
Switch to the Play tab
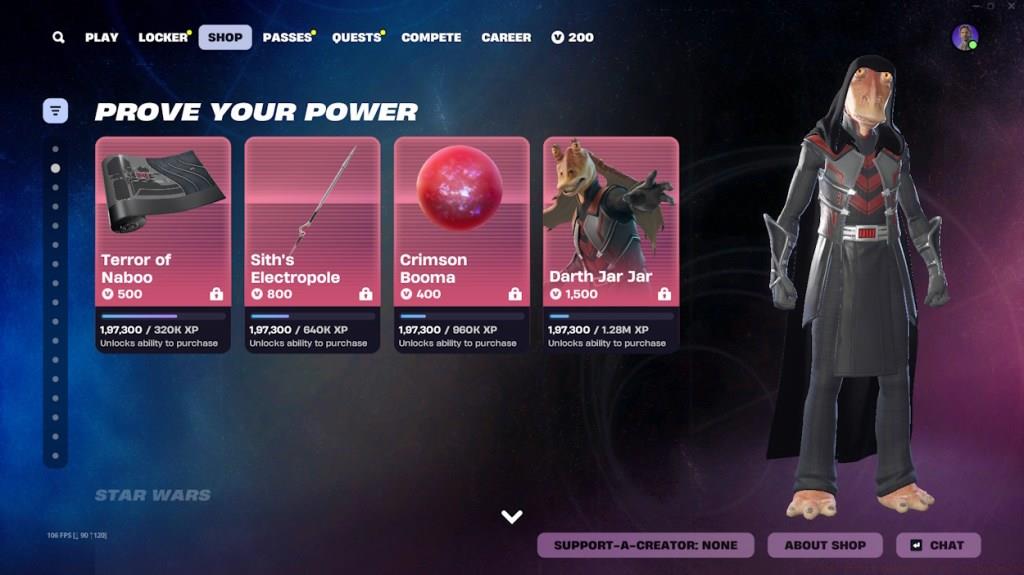tap(101, 38)
